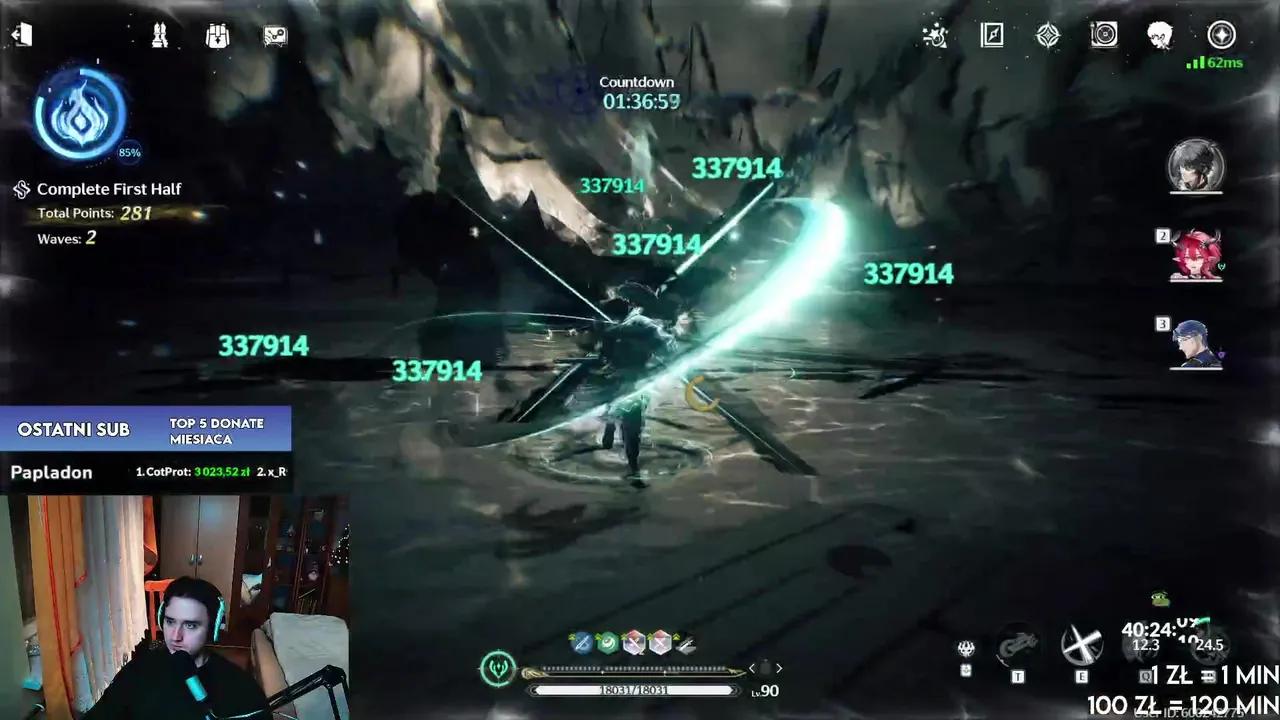Screen dimensions: 1280x720
Task: Click the exit door icon
Action: coord(21,35)
